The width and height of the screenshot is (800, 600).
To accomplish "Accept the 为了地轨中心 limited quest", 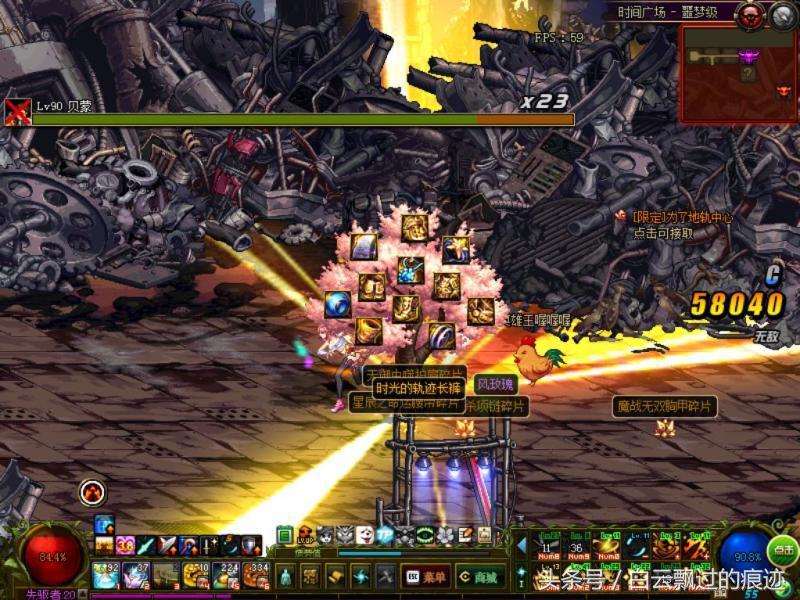I will [674, 225].
